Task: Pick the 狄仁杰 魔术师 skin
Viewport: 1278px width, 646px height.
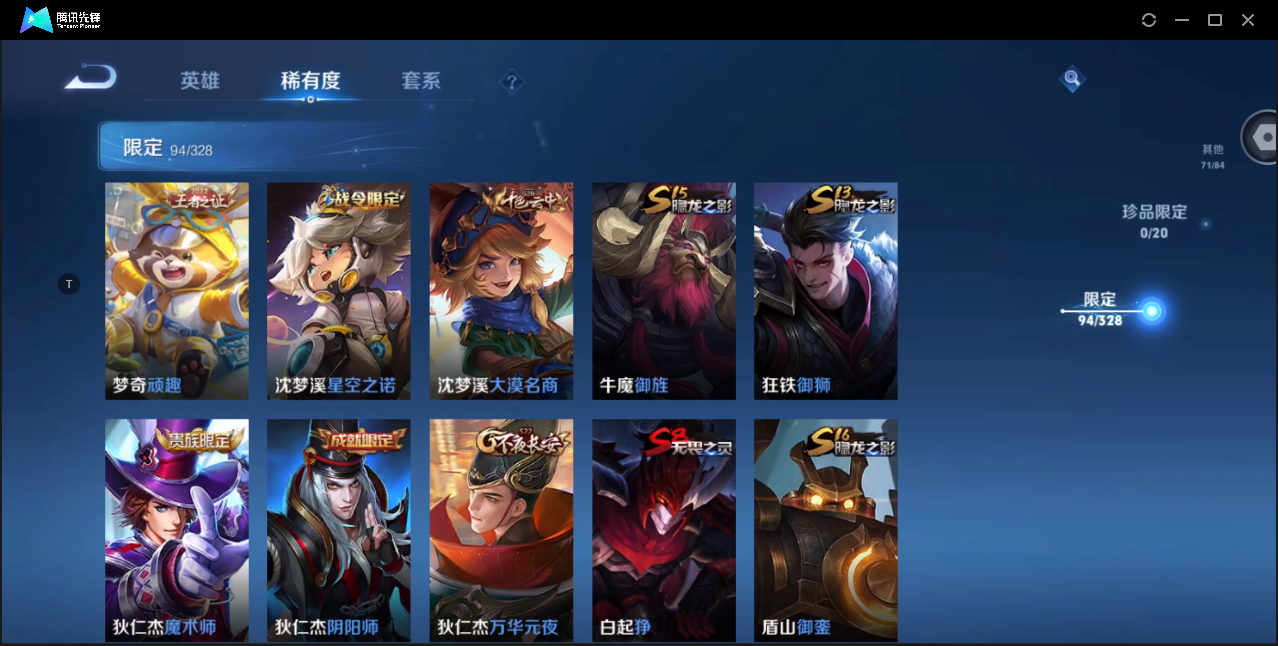Action: 177,530
